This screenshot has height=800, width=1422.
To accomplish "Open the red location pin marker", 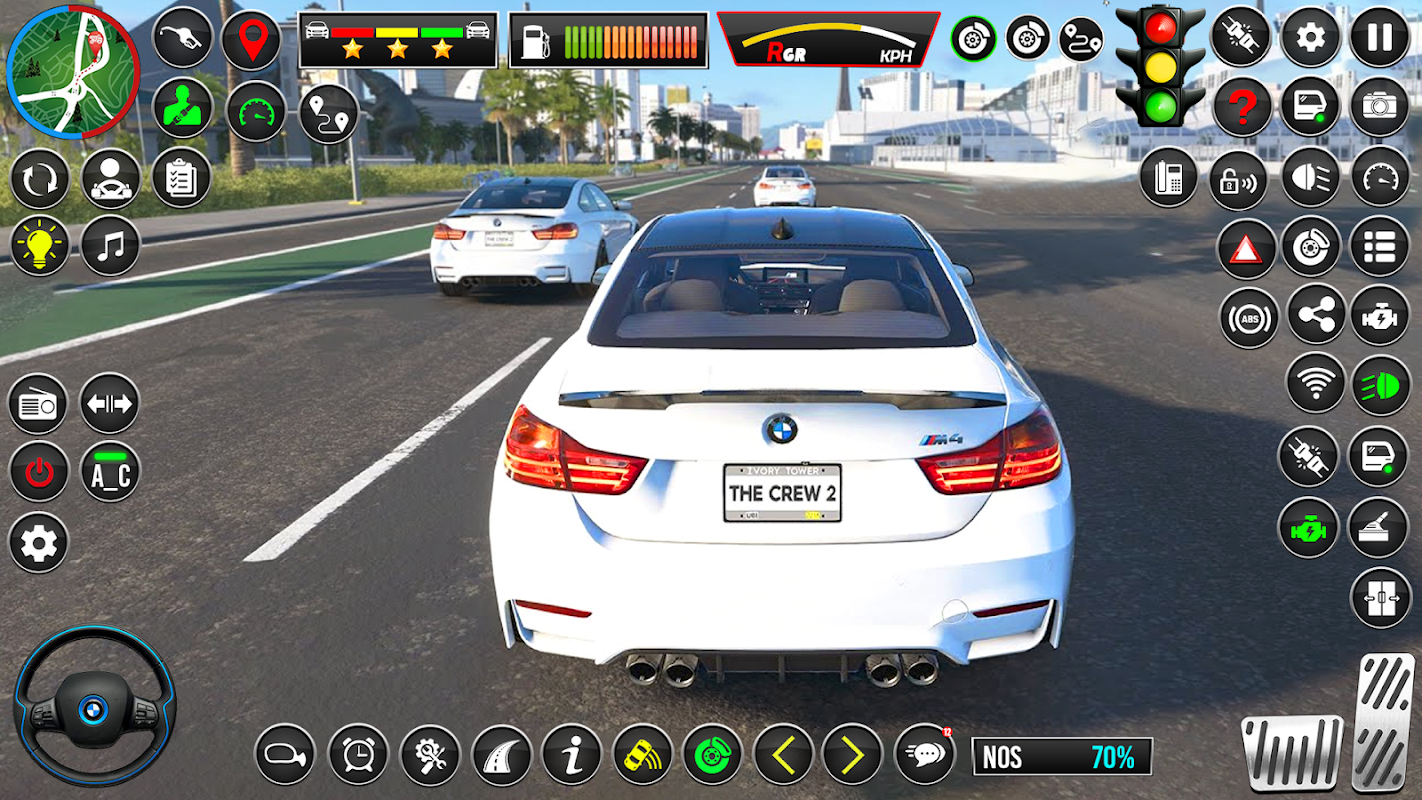I will point(251,40).
